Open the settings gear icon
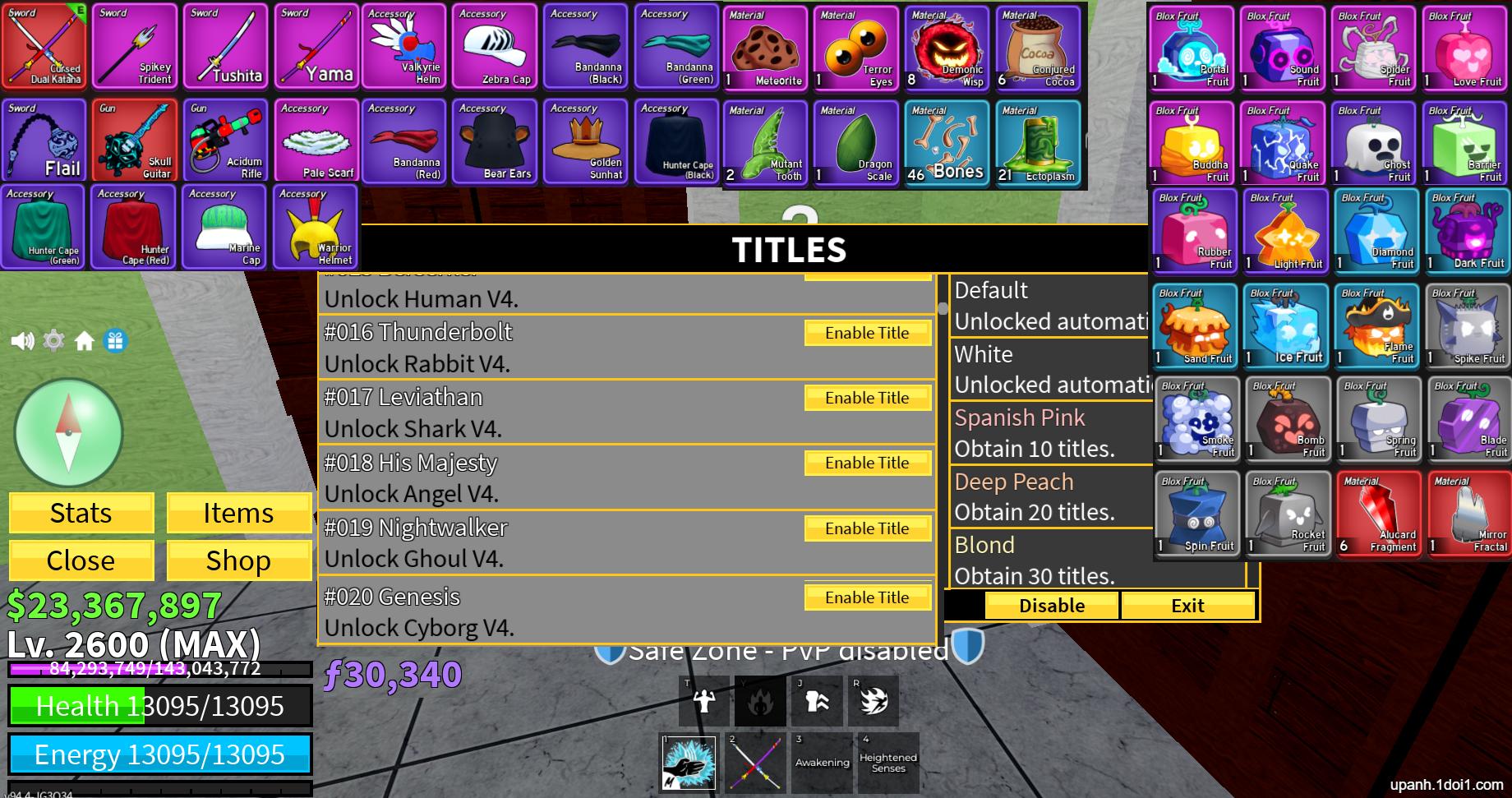Image resolution: width=1512 pixels, height=798 pixels. 53,339
